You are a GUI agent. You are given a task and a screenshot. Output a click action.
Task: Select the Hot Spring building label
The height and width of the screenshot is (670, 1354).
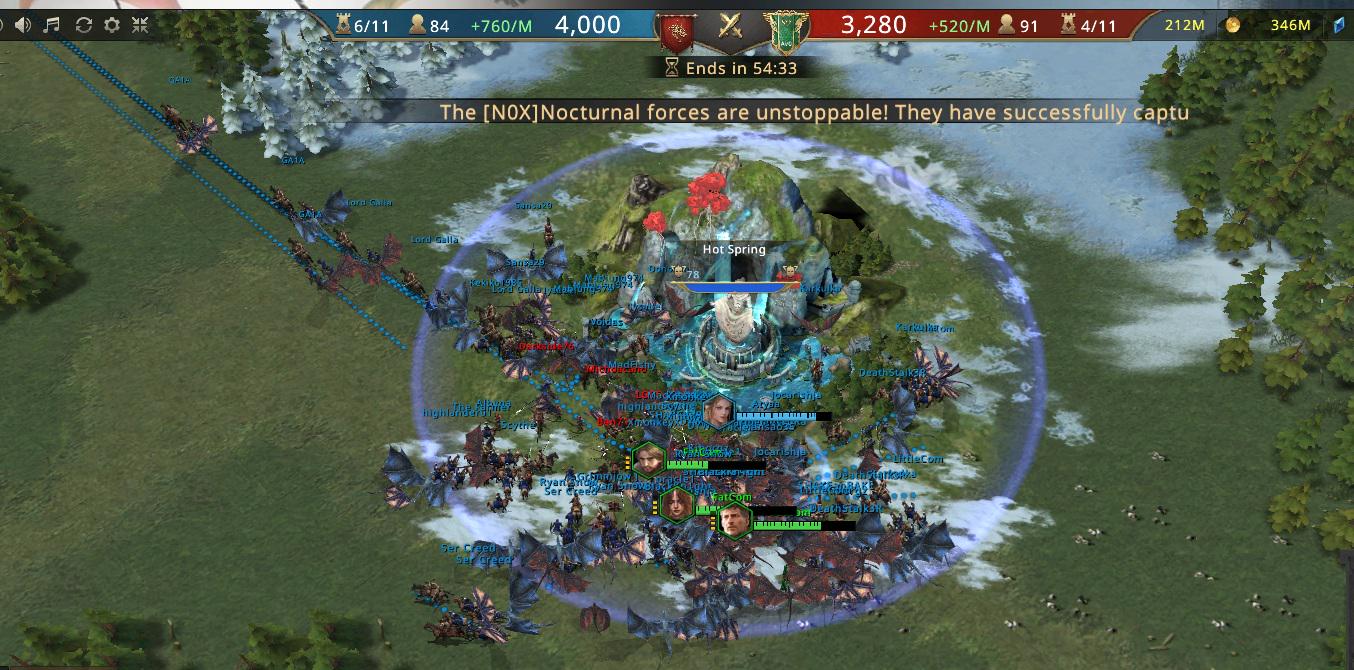[734, 249]
